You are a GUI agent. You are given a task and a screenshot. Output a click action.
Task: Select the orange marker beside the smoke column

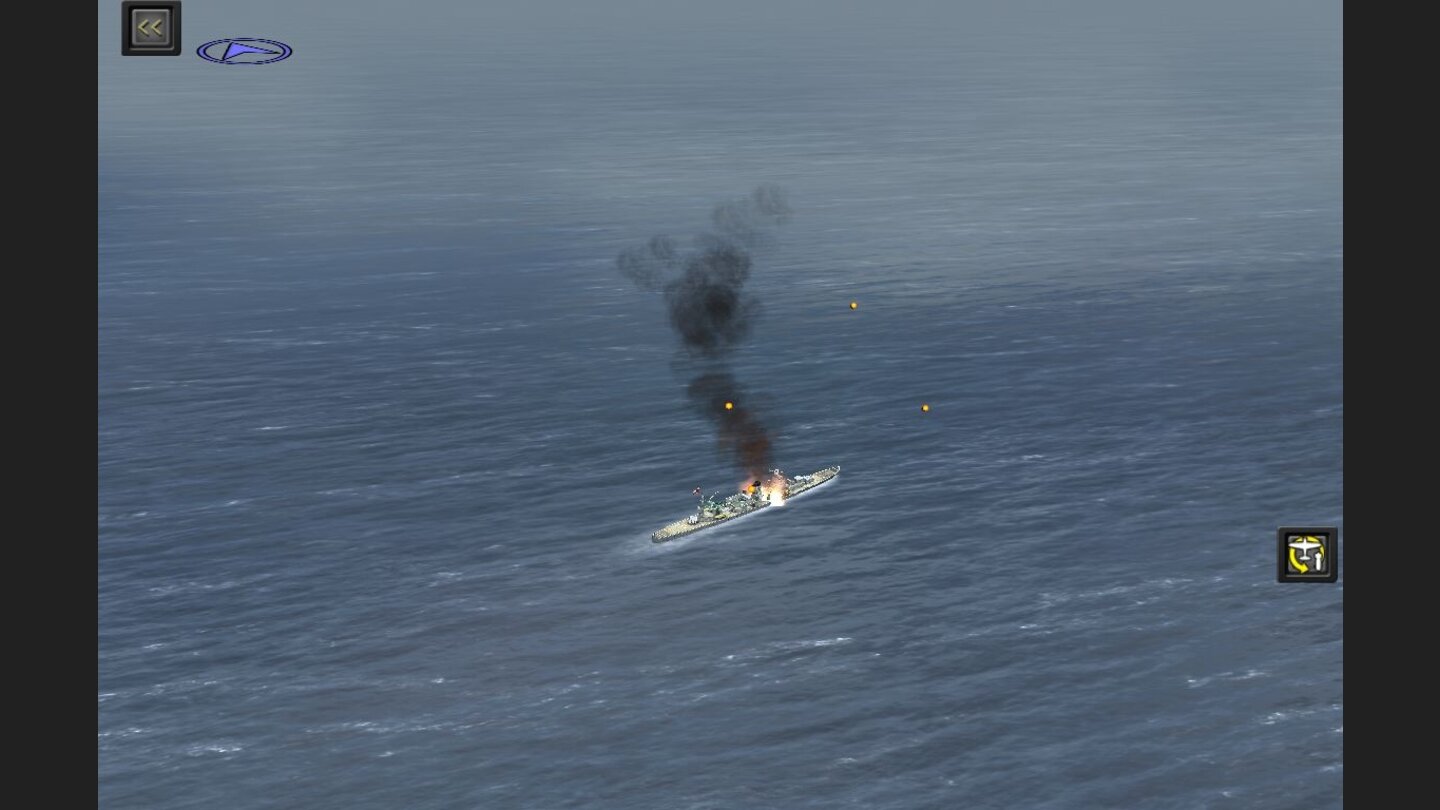pyautogui.click(x=727, y=405)
